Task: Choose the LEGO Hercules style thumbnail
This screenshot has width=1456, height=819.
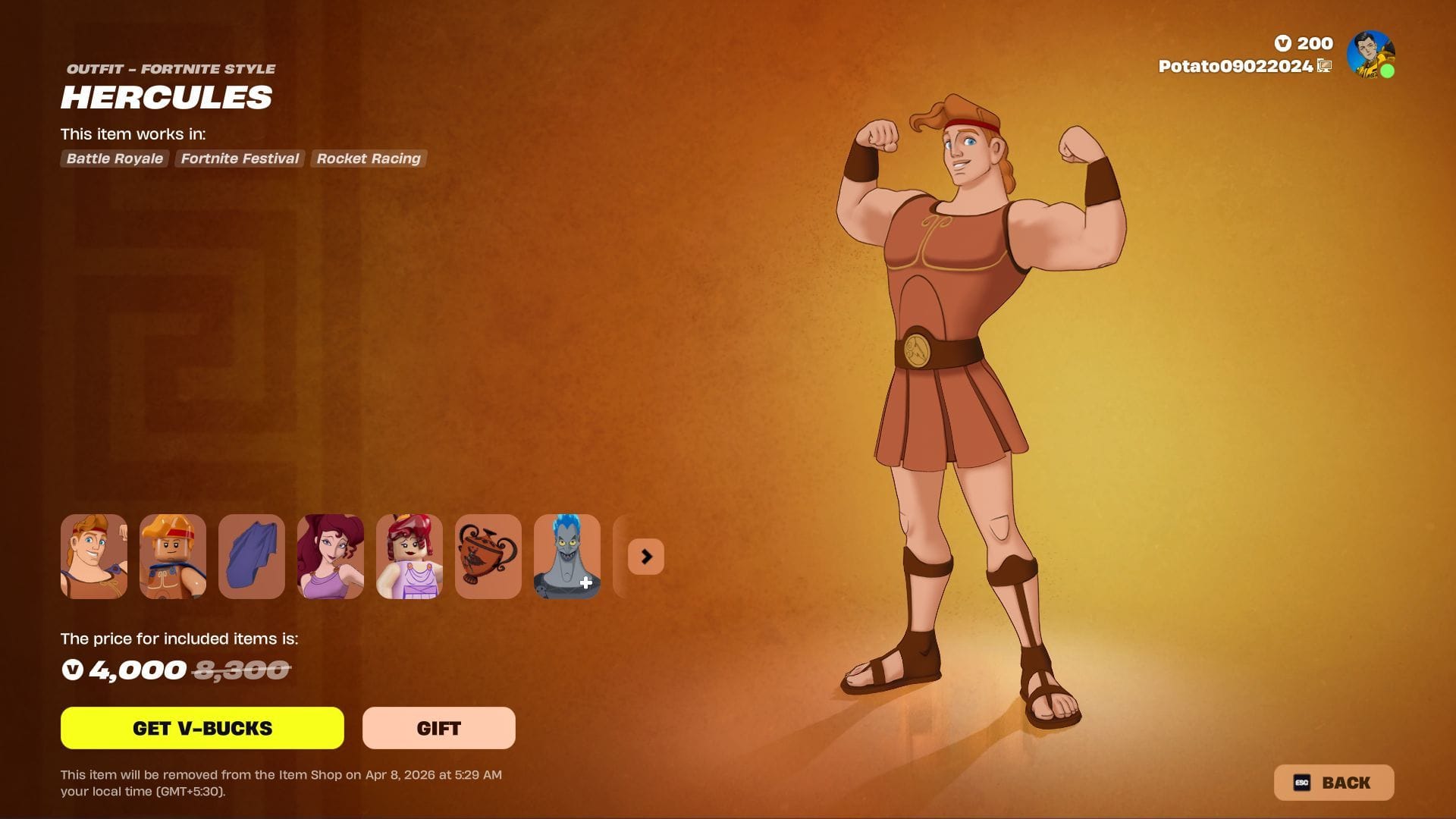Action: (173, 557)
